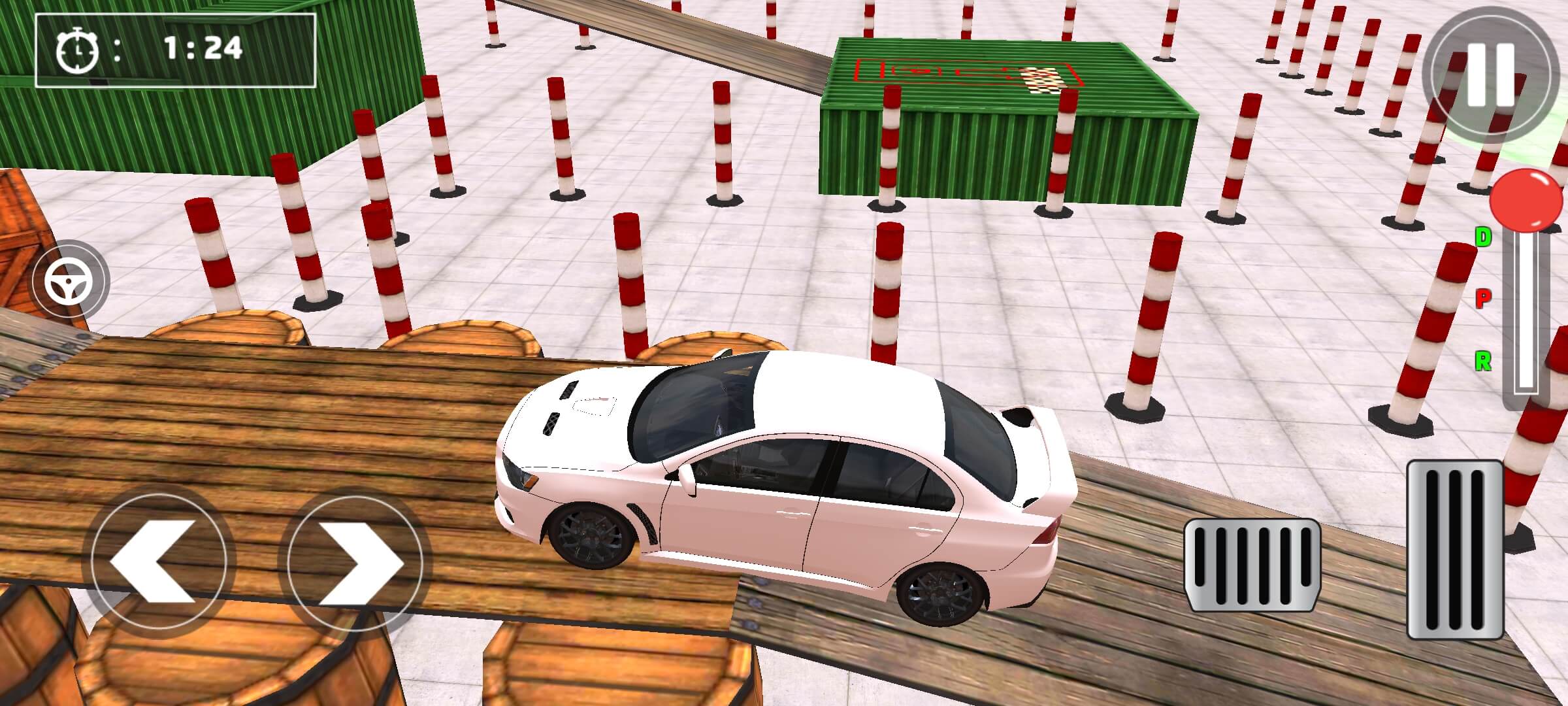Screen dimensions: 1568x706
Task: Select the R reverse gear
Action: [1483, 360]
